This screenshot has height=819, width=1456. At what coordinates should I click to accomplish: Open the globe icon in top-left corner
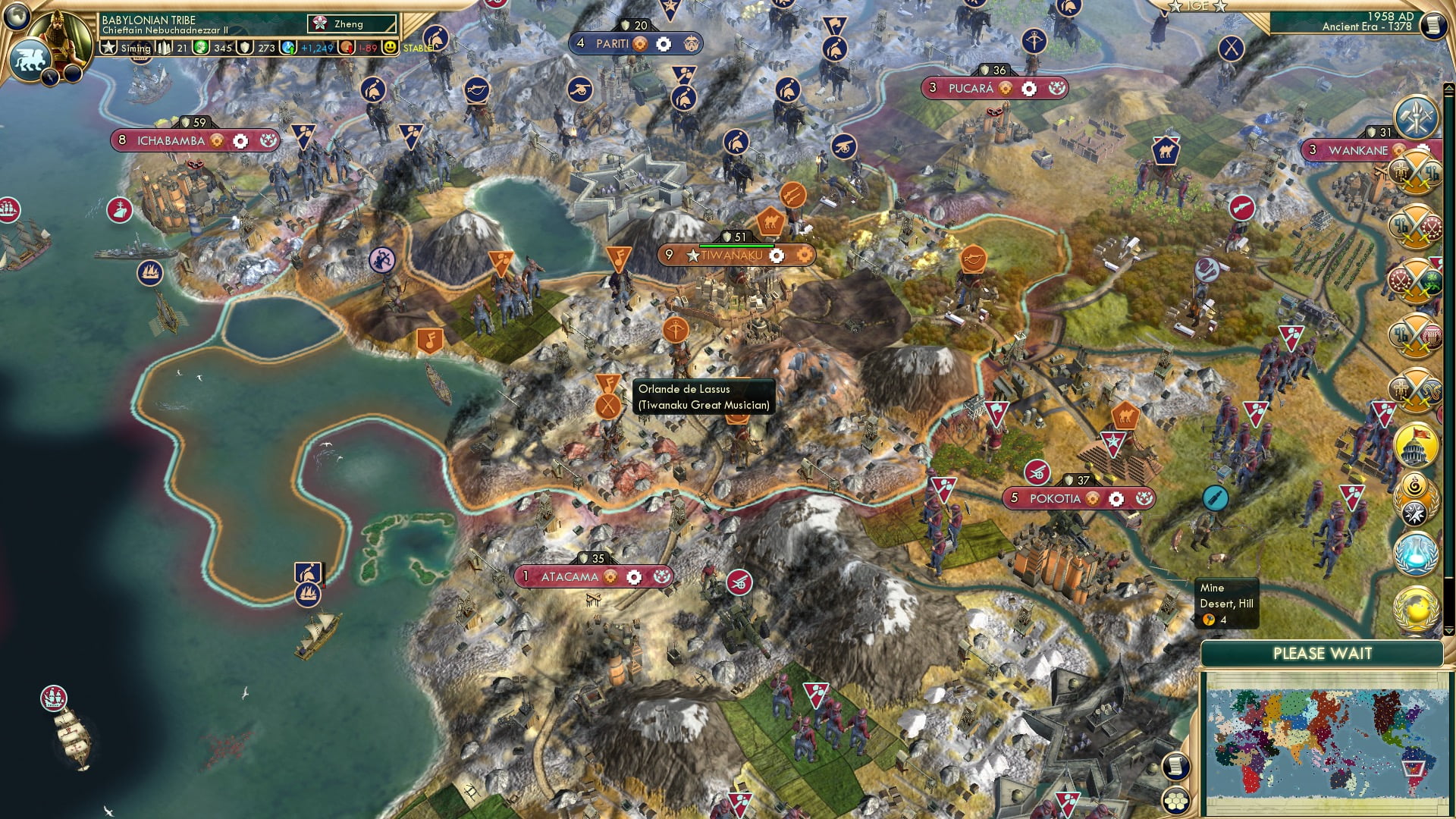point(17,15)
